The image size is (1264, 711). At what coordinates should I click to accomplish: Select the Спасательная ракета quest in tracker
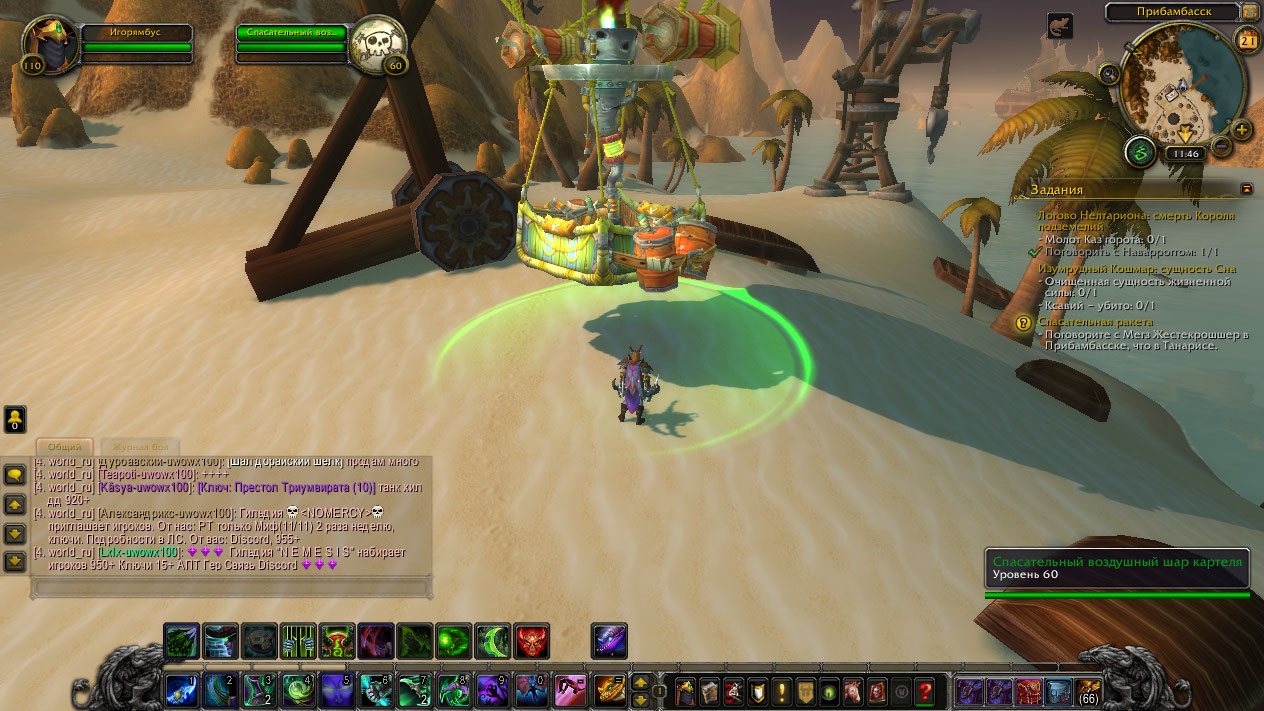coord(1095,322)
